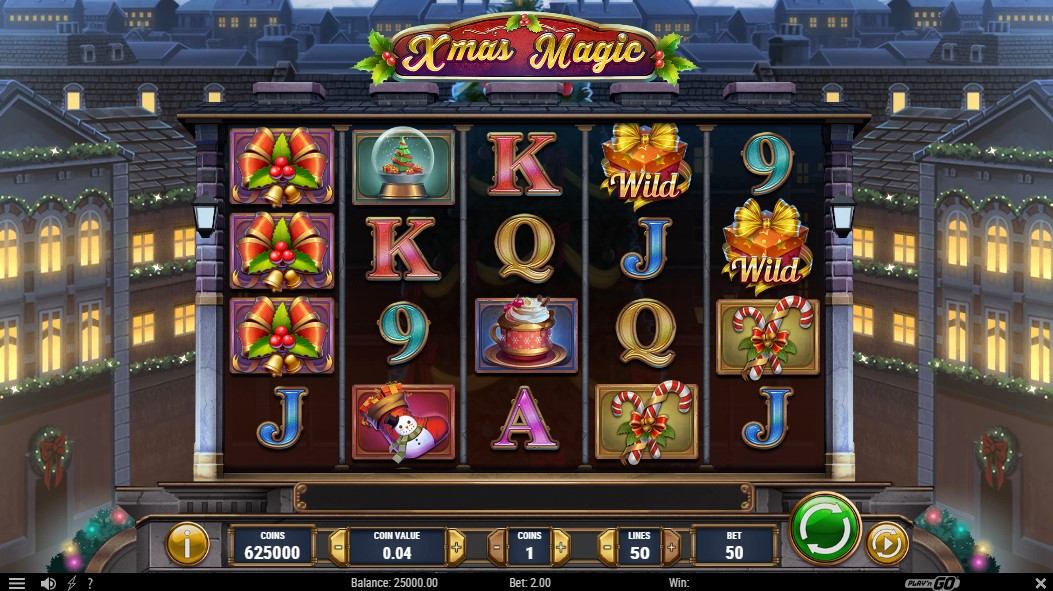Toggle the lightning bolt fast play

tap(71, 582)
